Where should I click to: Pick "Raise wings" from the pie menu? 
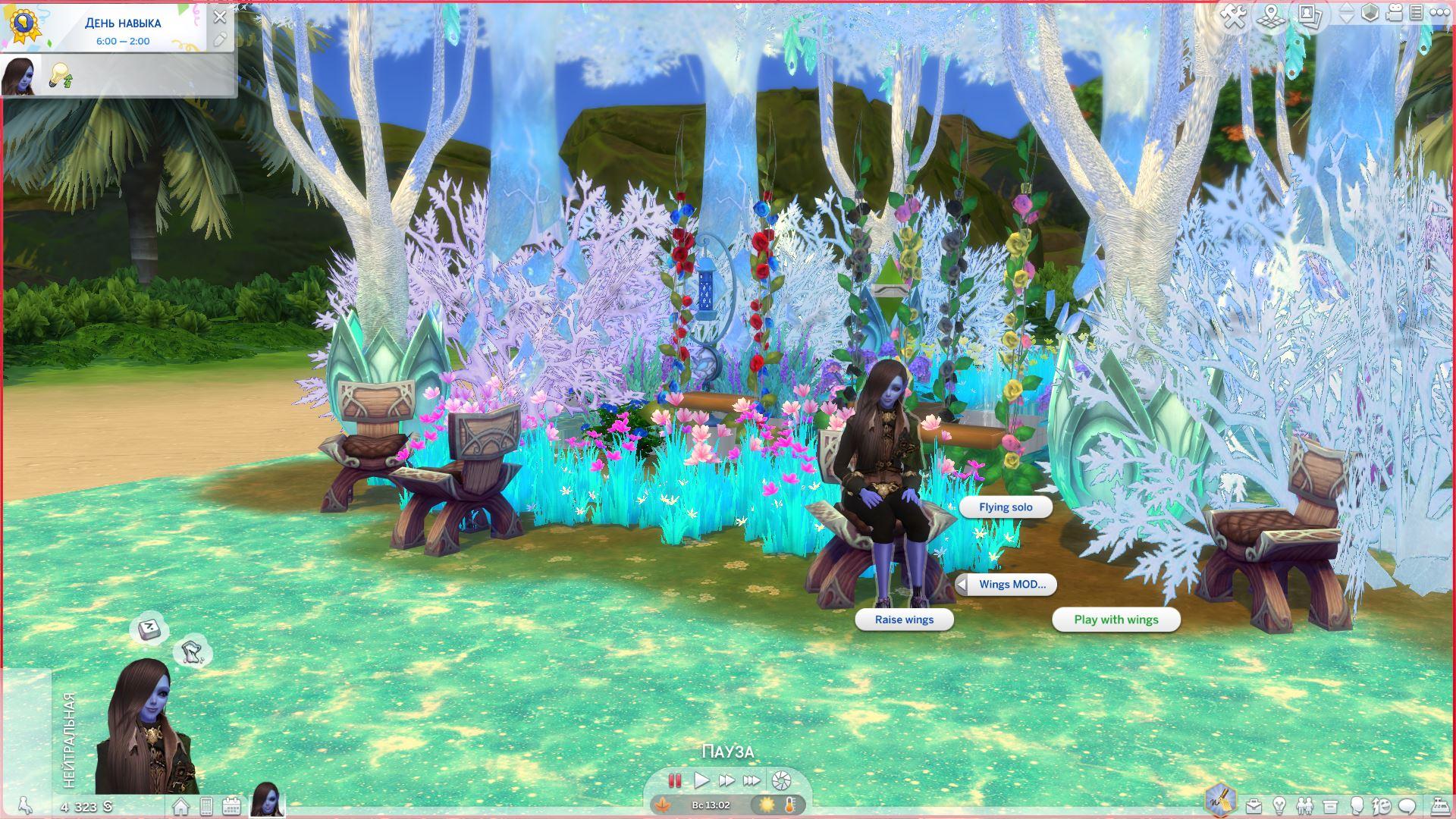pos(904,620)
